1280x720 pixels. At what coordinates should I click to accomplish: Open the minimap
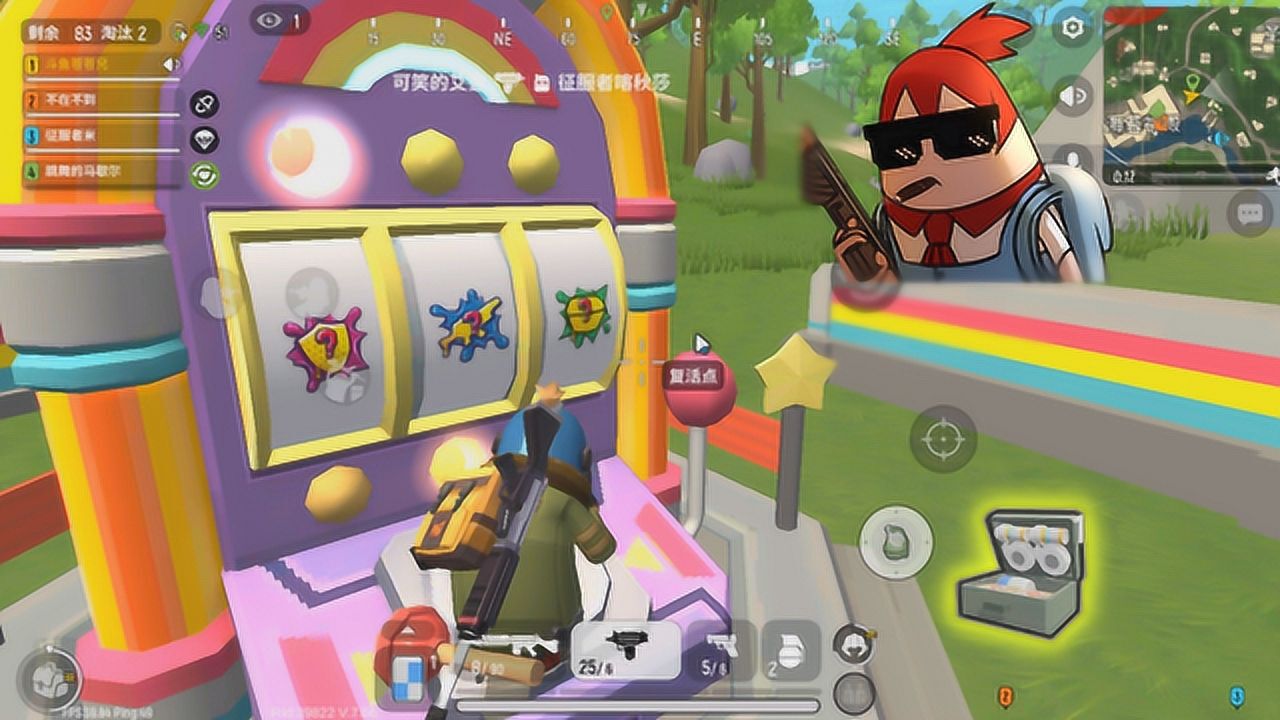tap(1191, 95)
